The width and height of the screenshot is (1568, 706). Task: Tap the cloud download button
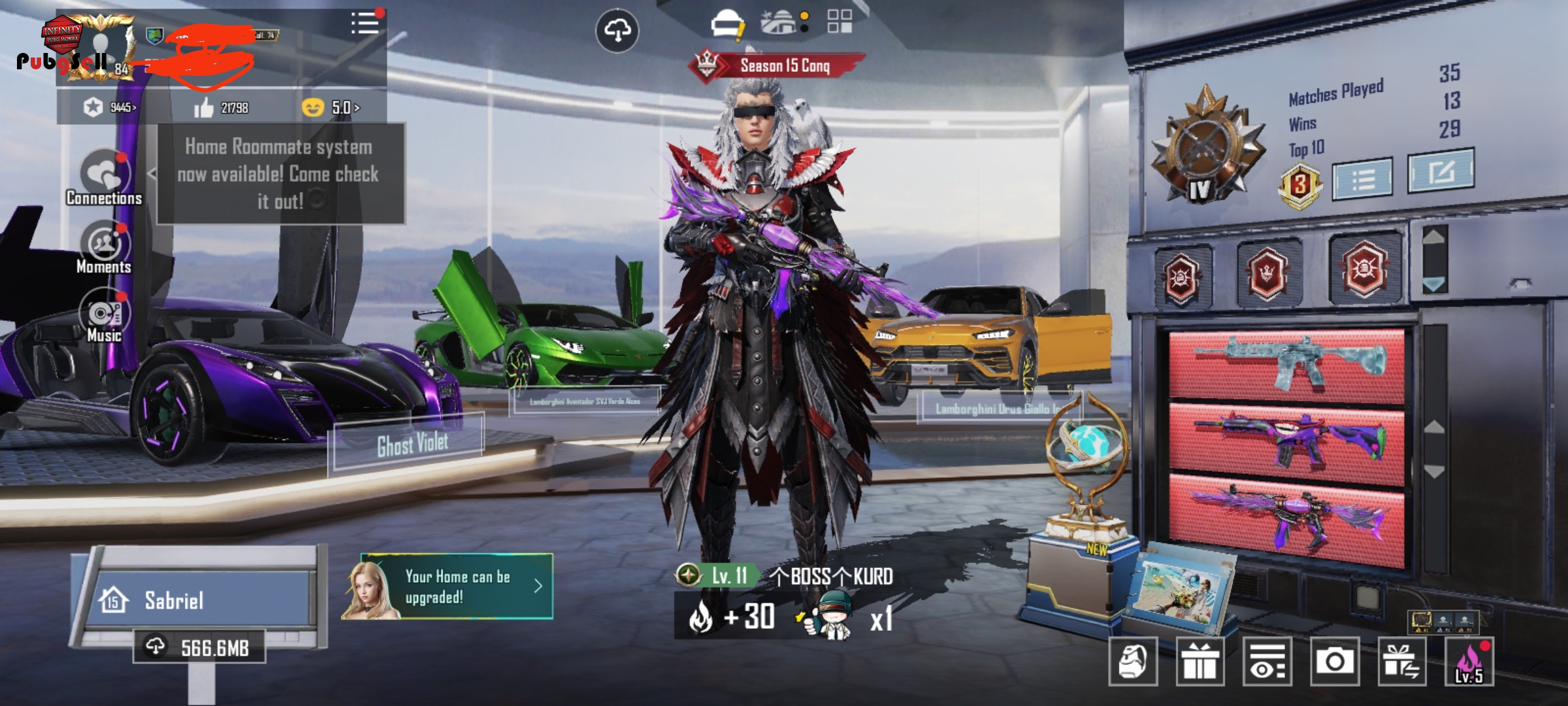coord(617,31)
